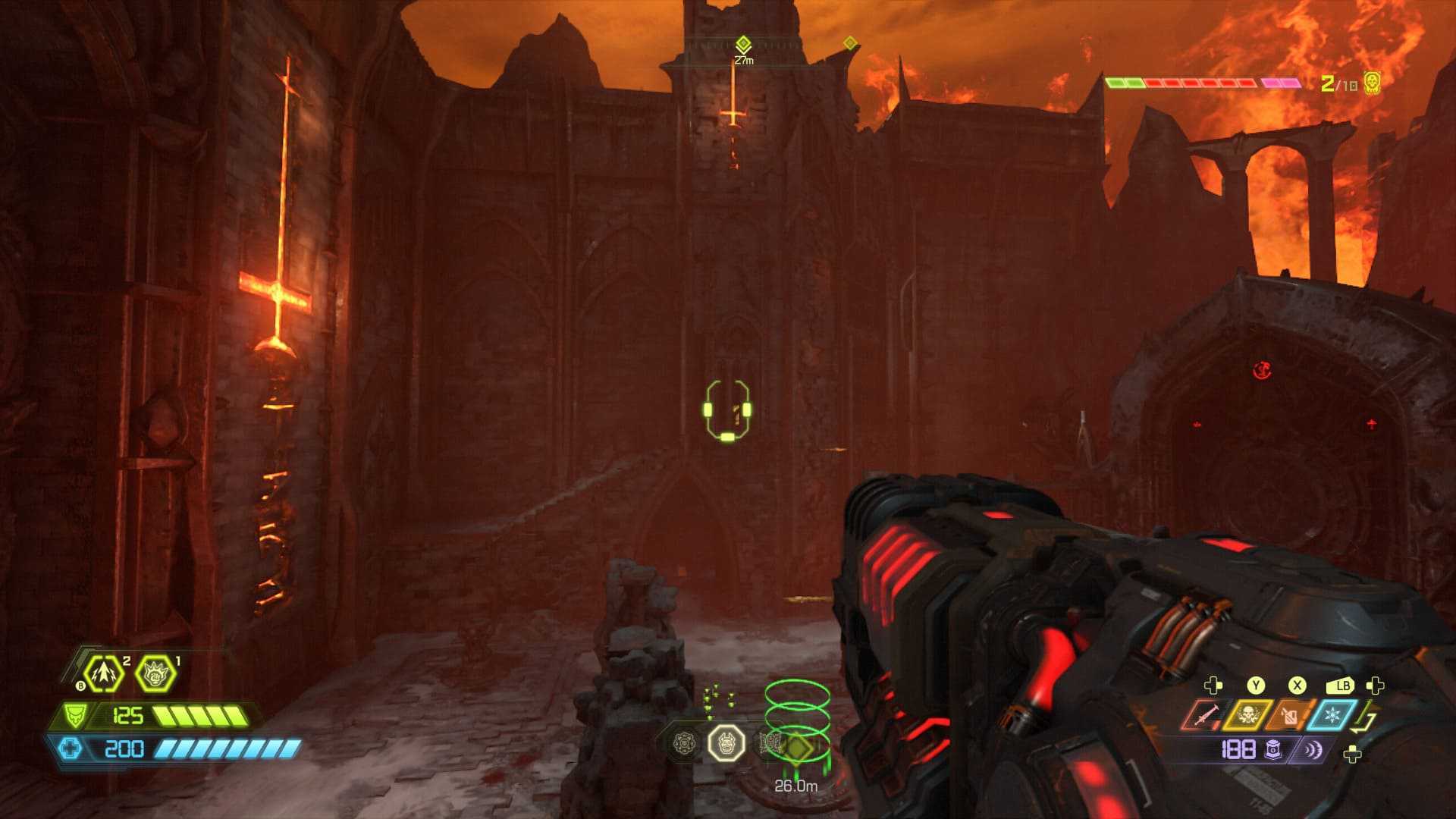Image resolution: width=1456 pixels, height=819 pixels.
Task: Select the dash arrow ability icon
Action: pyautogui.click(x=104, y=673)
